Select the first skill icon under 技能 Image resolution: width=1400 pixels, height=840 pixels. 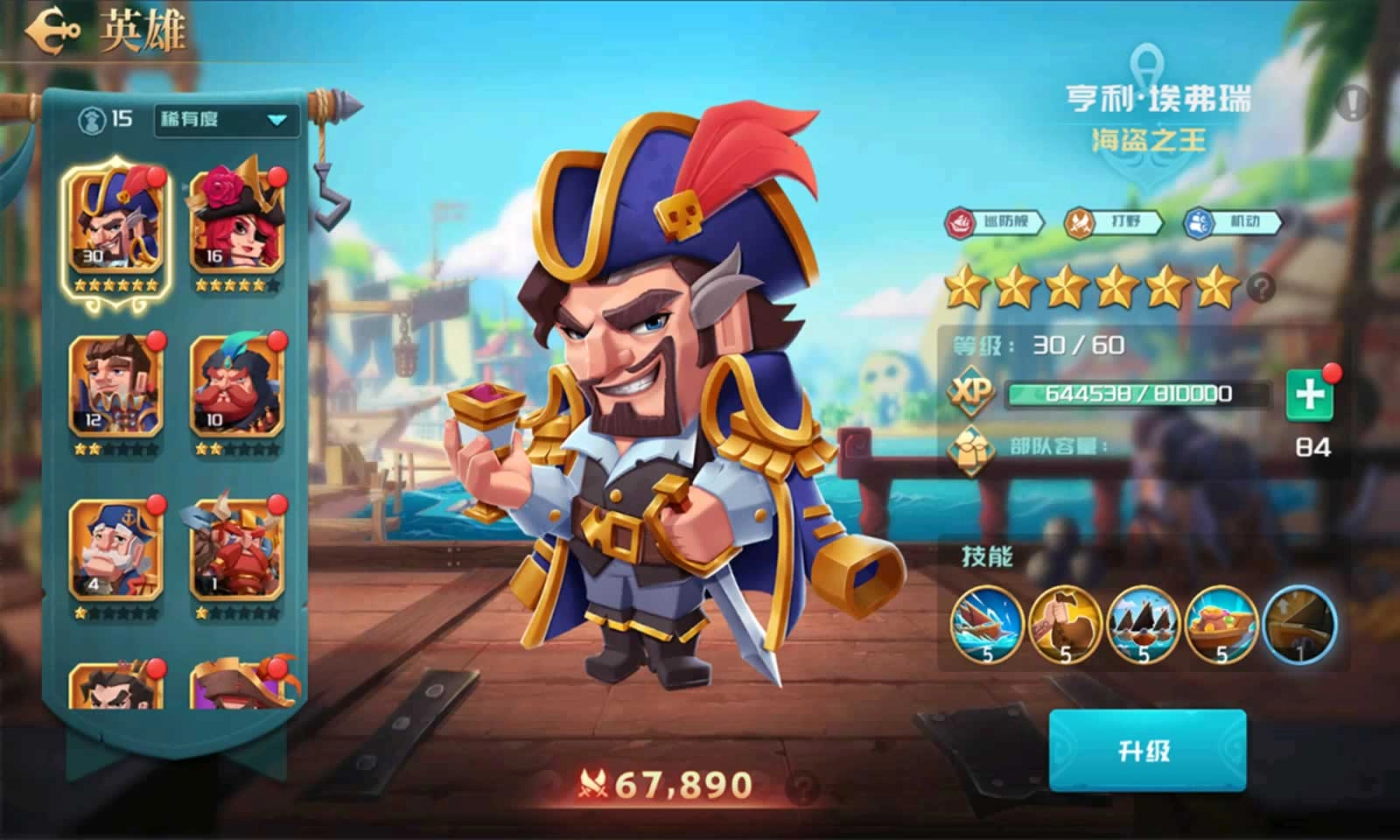click(989, 626)
